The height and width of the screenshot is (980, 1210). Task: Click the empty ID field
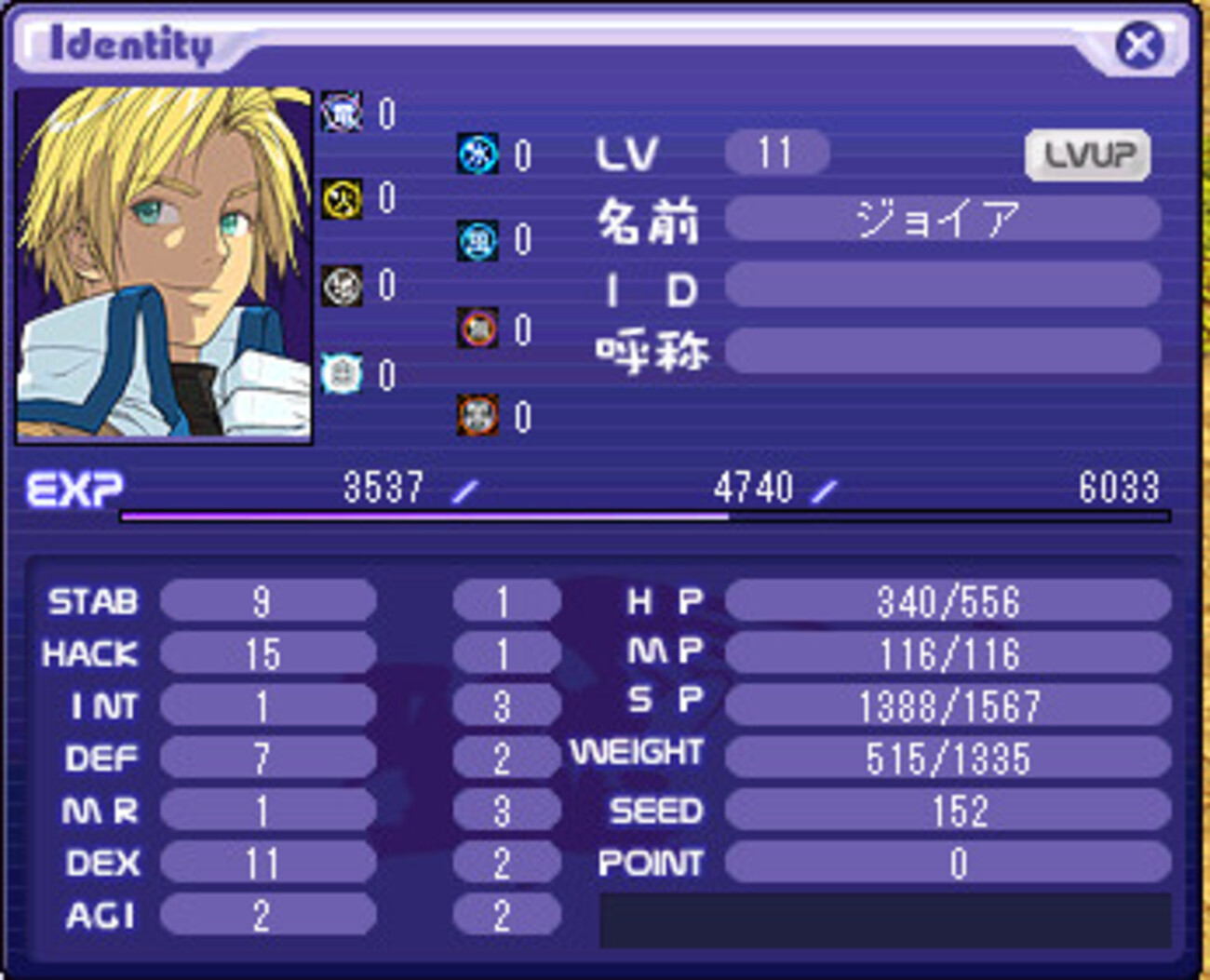tap(942, 285)
